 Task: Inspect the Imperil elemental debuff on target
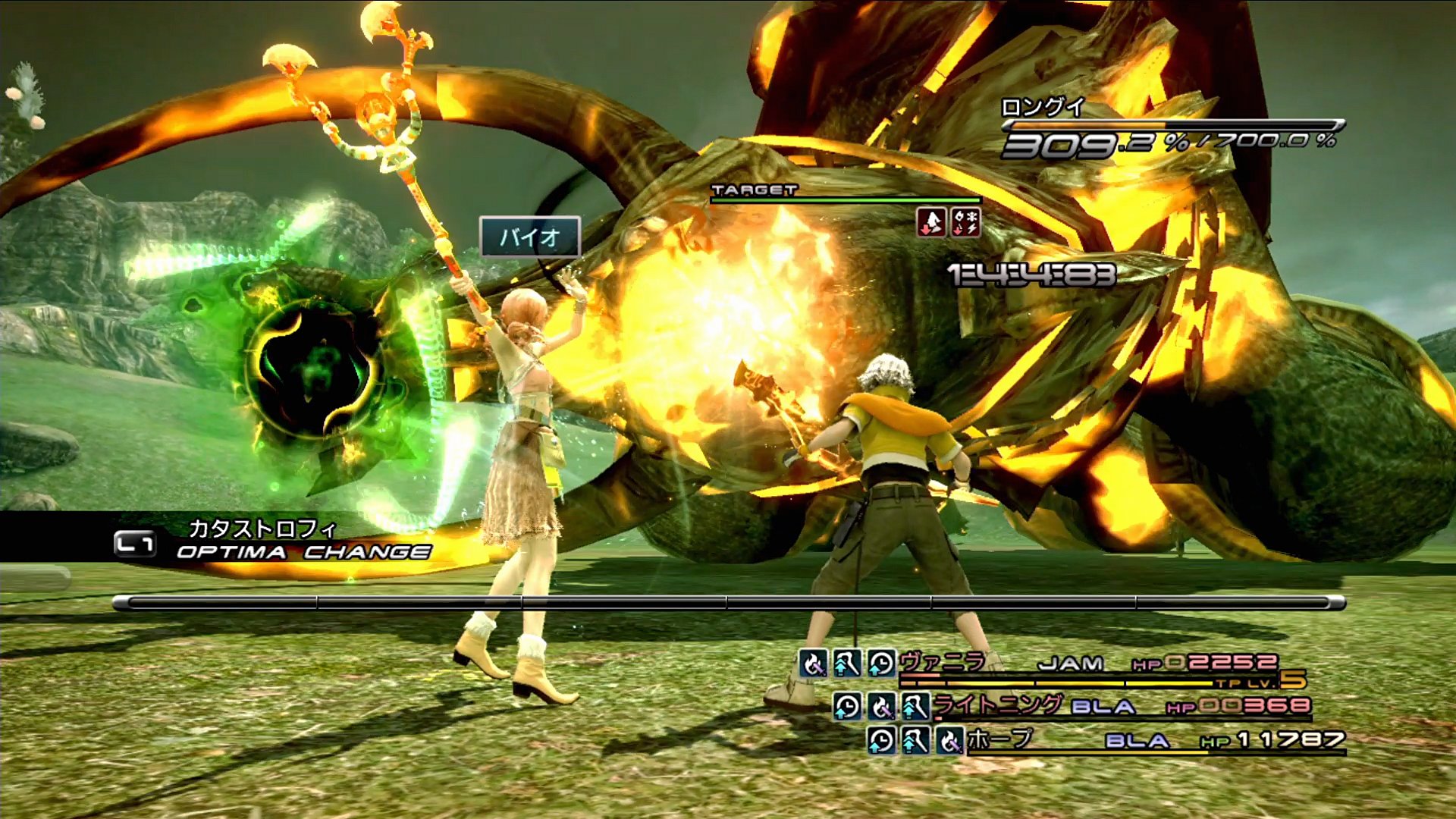coord(966,223)
